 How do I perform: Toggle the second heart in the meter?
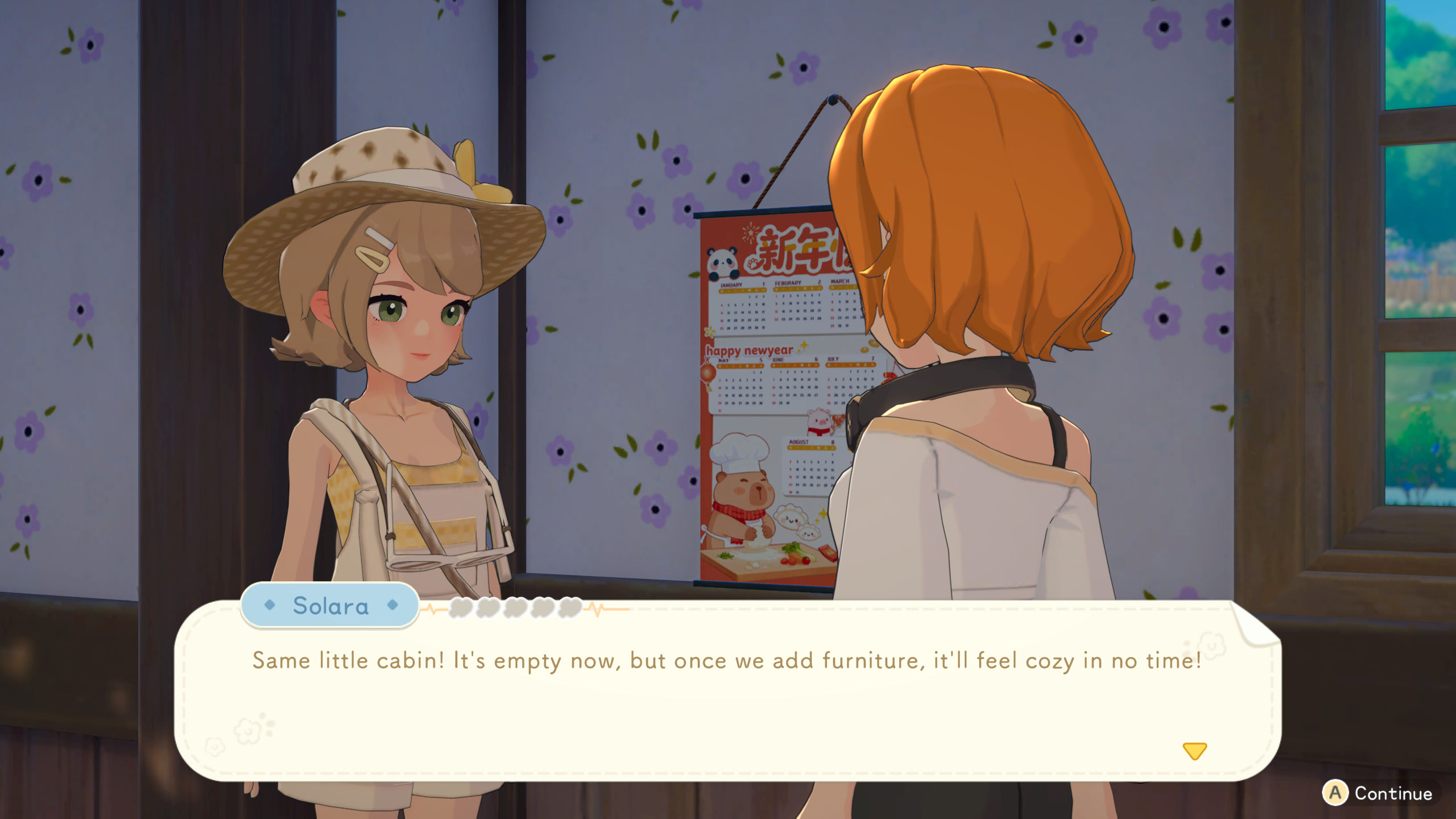point(488,609)
